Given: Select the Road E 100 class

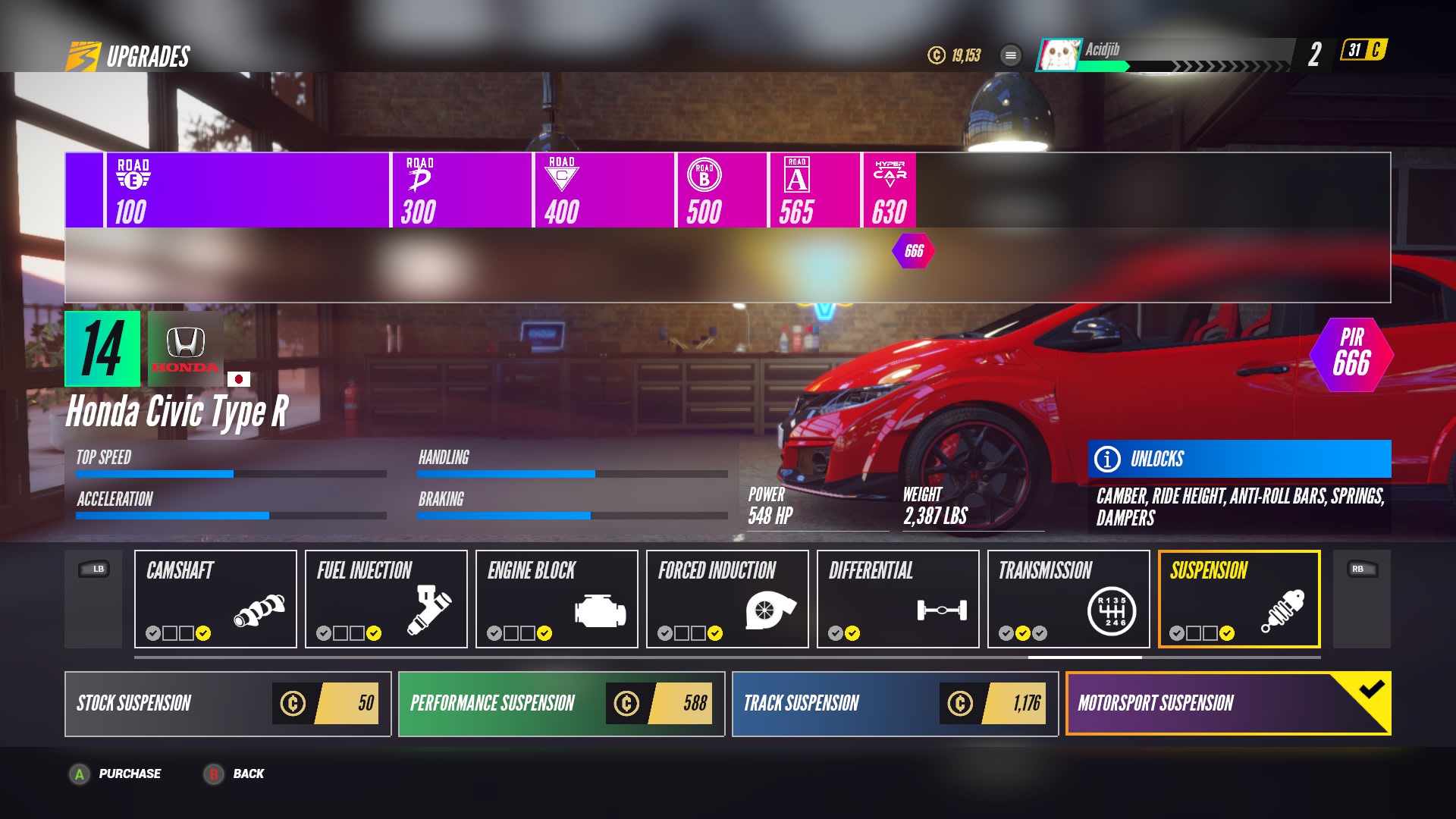Looking at the screenshot, I should point(246,190).
